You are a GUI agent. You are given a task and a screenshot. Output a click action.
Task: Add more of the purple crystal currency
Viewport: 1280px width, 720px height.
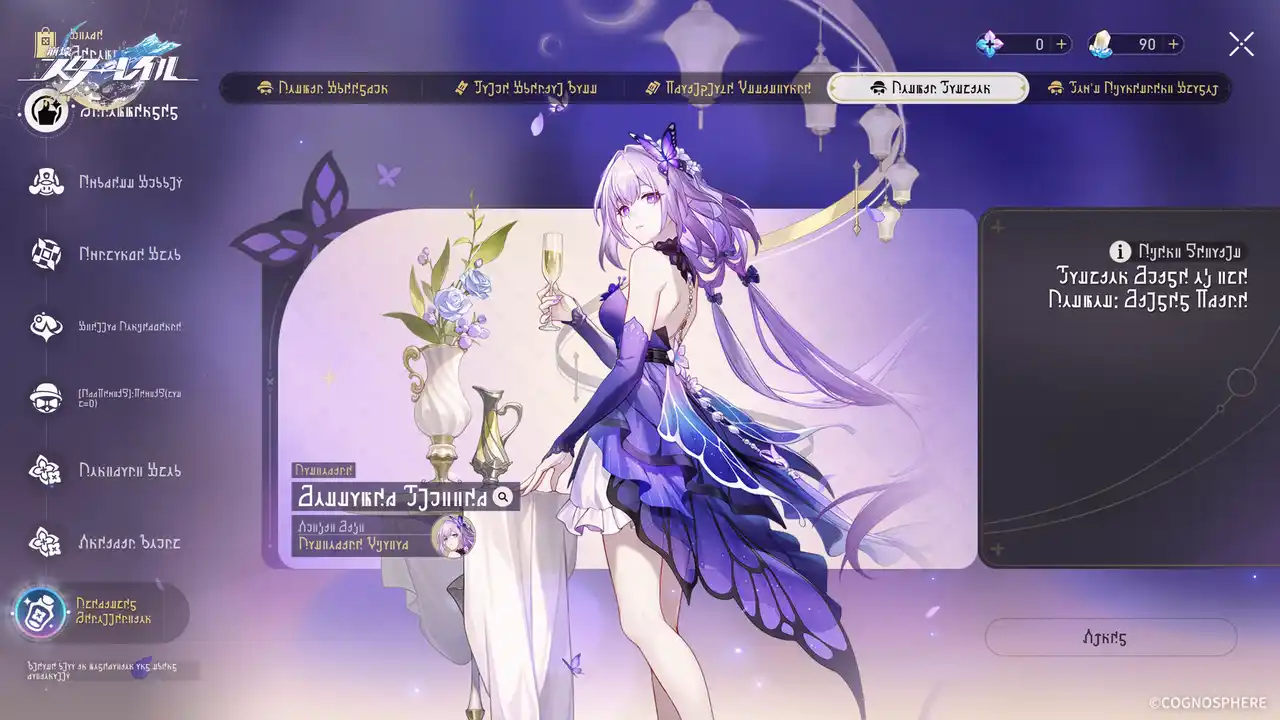1062,44
